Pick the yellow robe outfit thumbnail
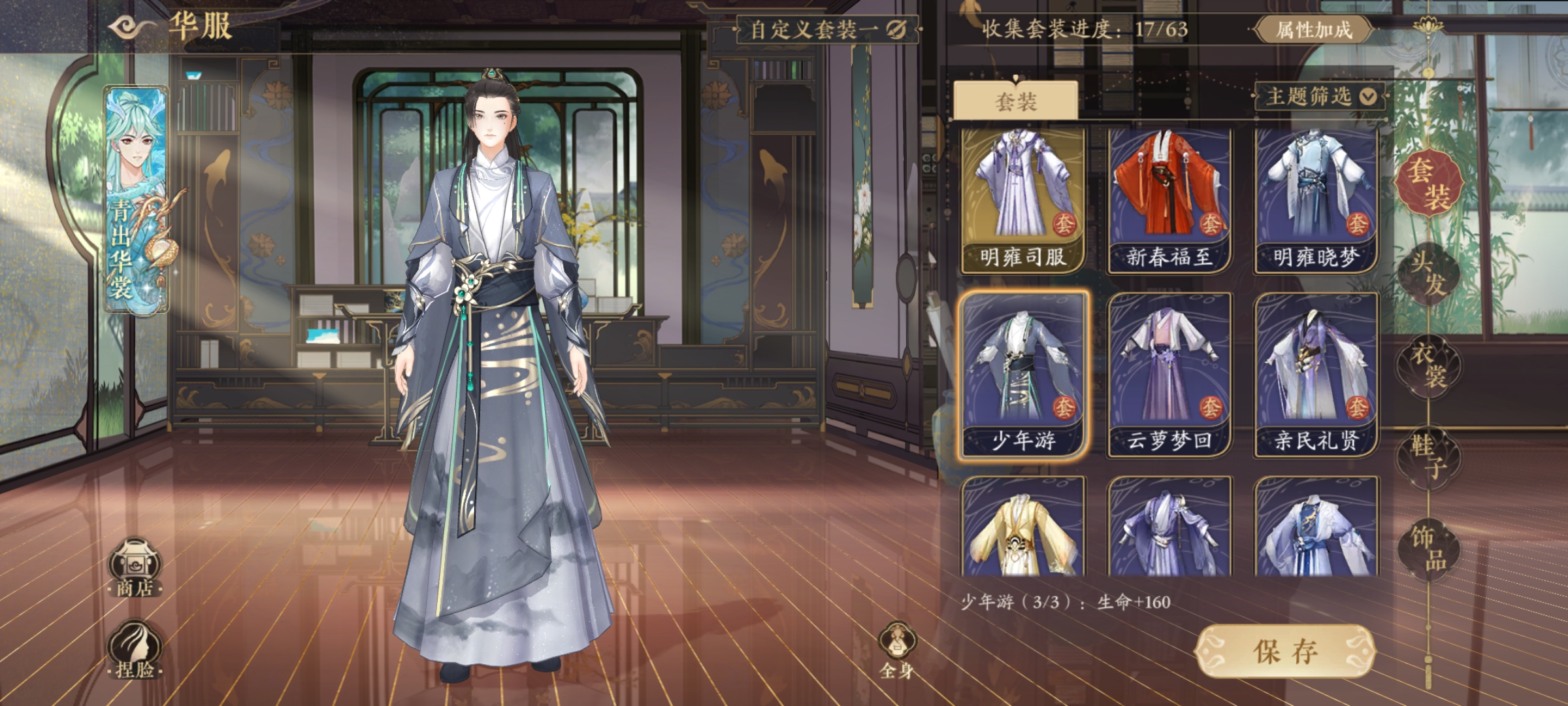This screenshot has height=706, width=1568. [1022, 528]
